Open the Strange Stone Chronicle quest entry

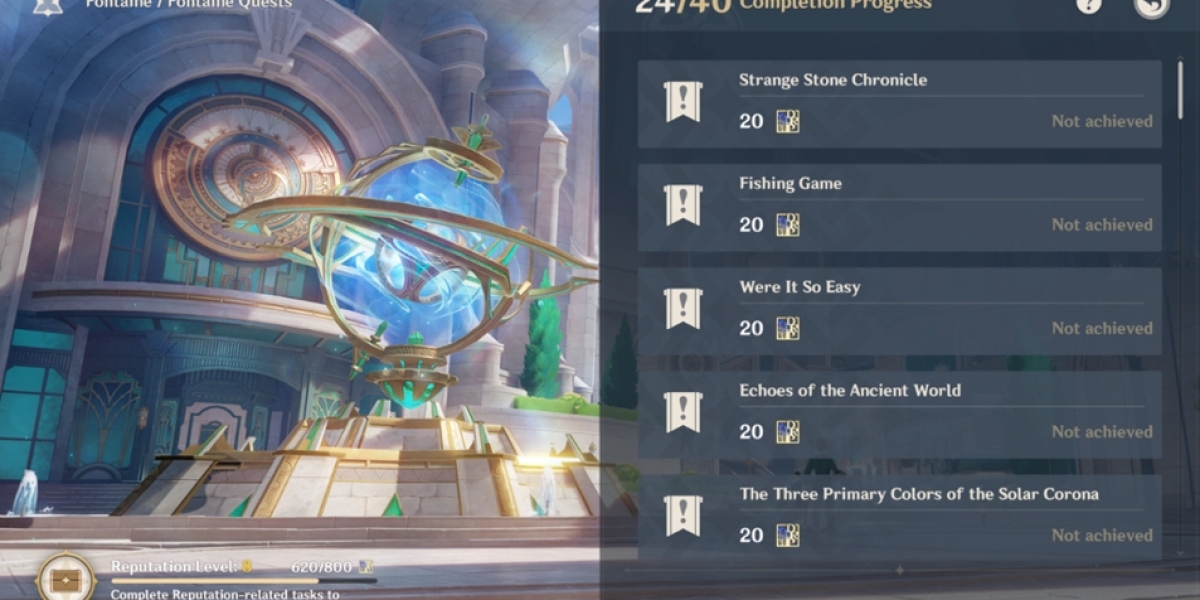899,104
